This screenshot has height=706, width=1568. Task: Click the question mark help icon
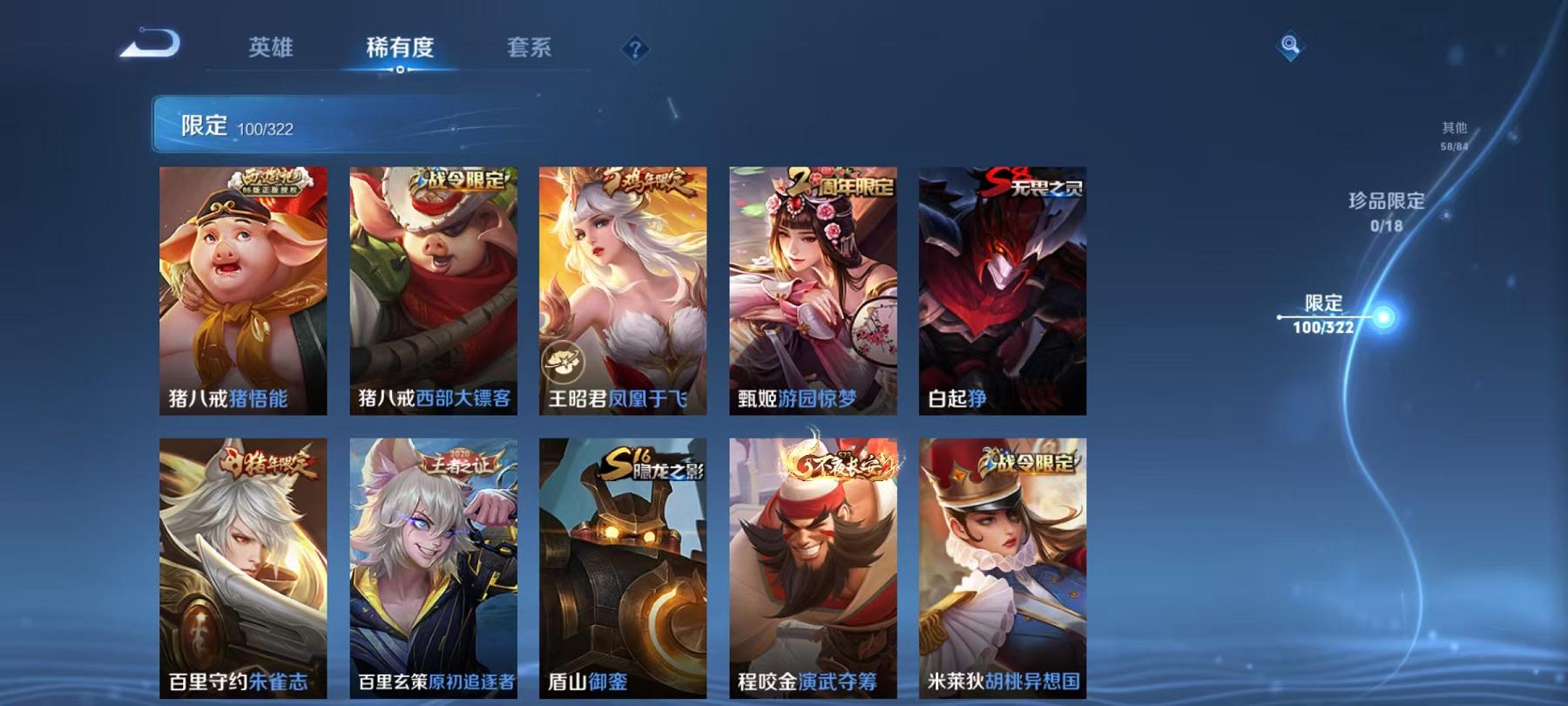pyautogui.click(x=637, y=48)
